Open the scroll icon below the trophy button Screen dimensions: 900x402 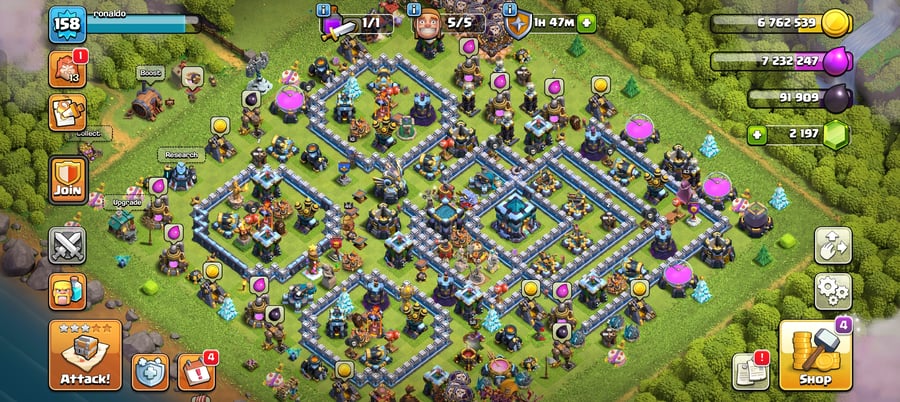[x=67, y=111]
